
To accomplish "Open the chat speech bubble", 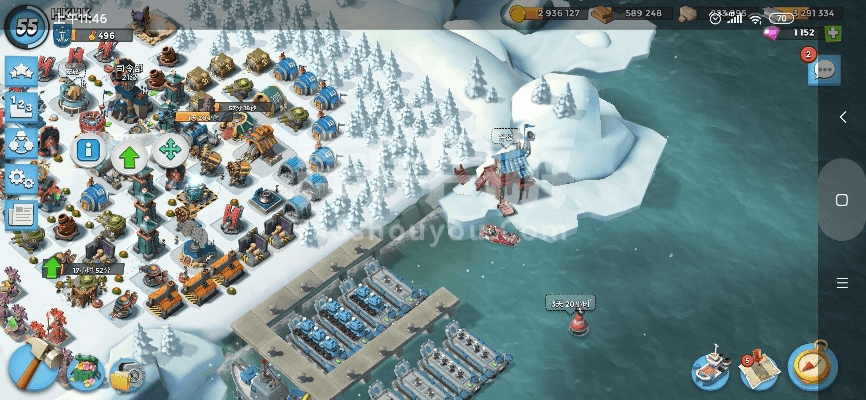I will coord(824,69).
